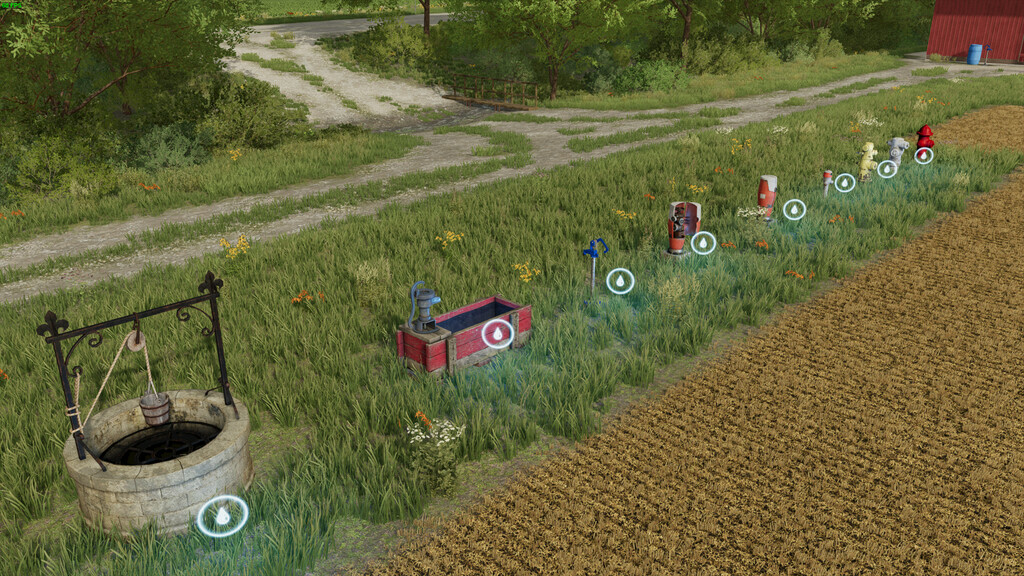Screen dimensions: 1024x576
Task: Click the water marker on the red trough
Action: pos(497,333)
